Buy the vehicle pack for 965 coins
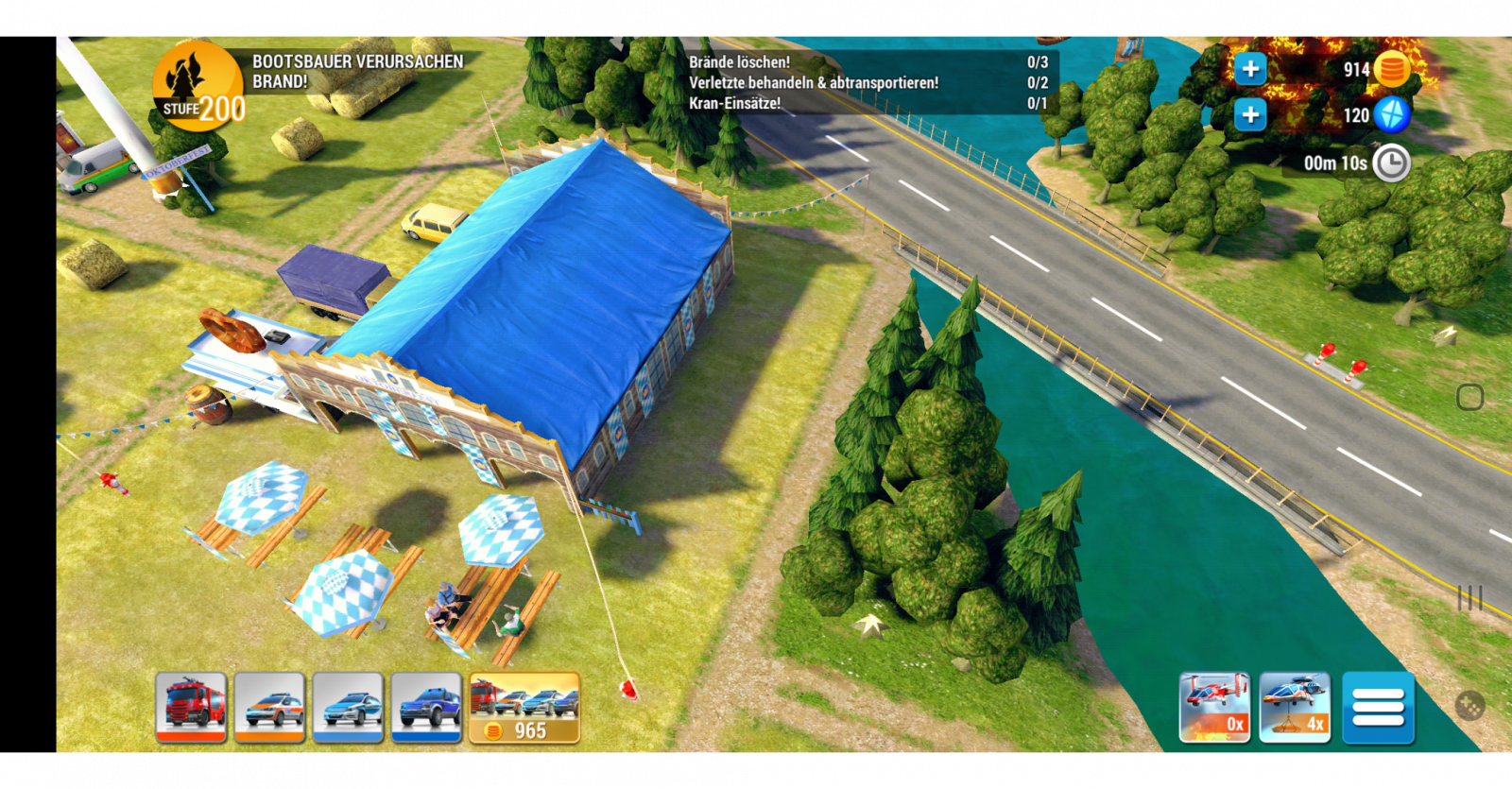Screen dimensions: 1512x789 tap(524, 708)
